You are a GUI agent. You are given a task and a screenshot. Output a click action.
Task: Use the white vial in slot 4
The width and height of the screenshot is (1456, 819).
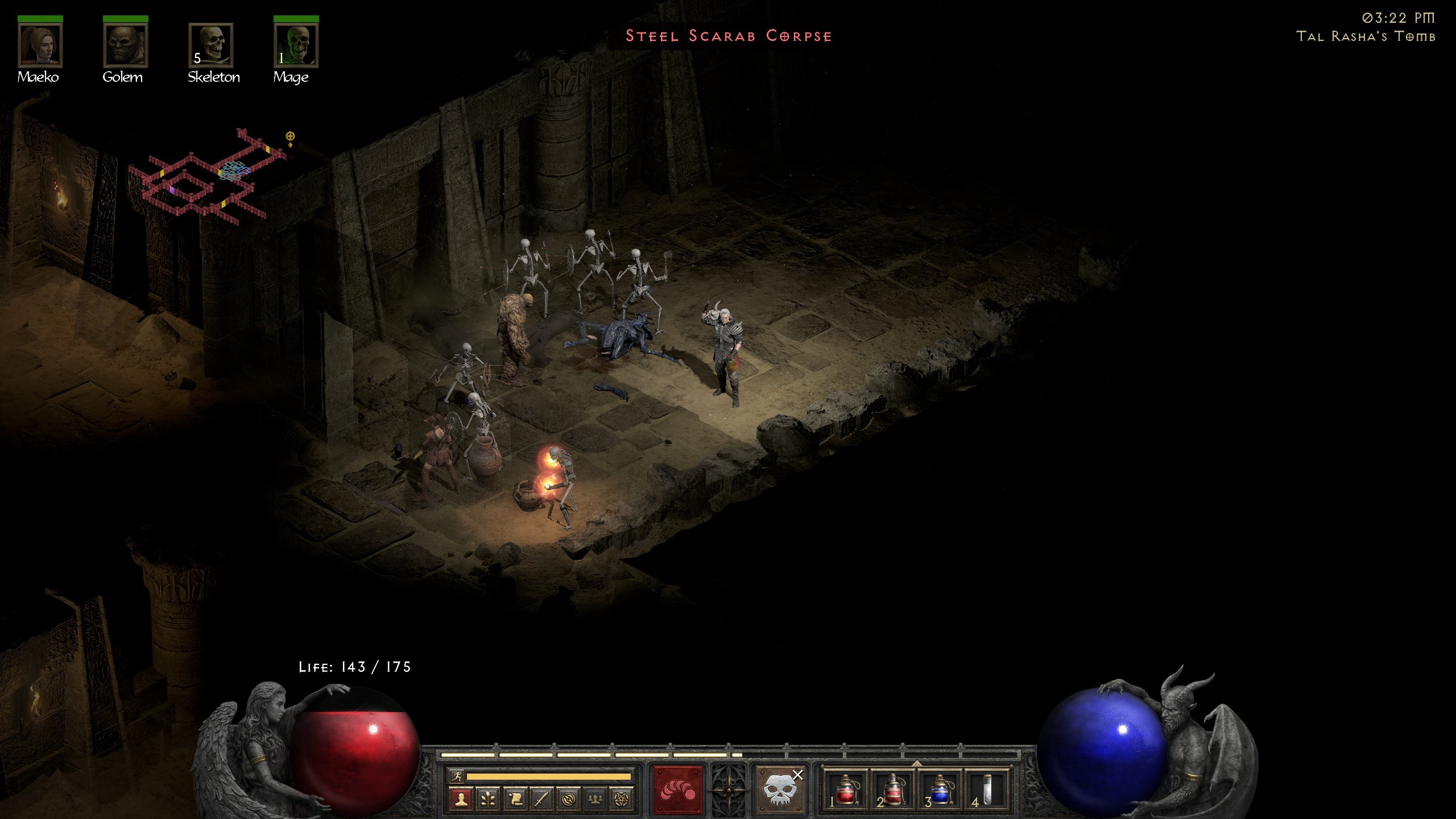click(987, 791)
